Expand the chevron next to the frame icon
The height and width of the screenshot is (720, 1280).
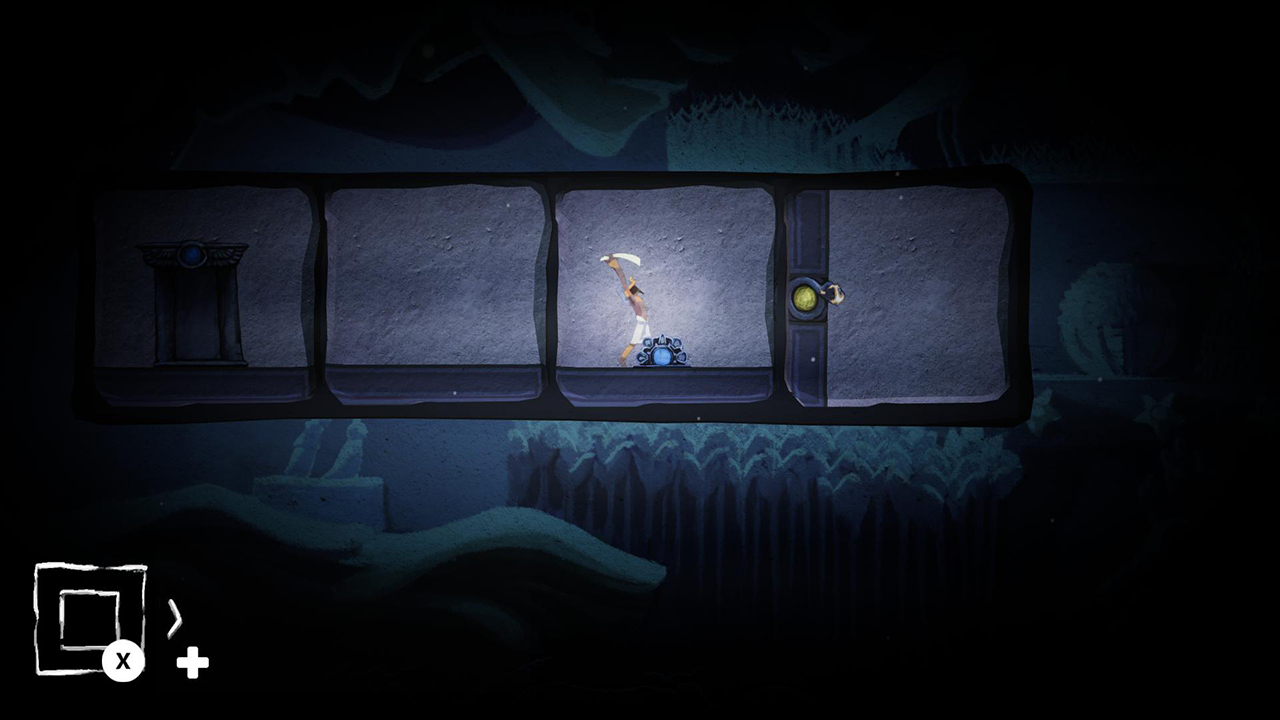176,620
